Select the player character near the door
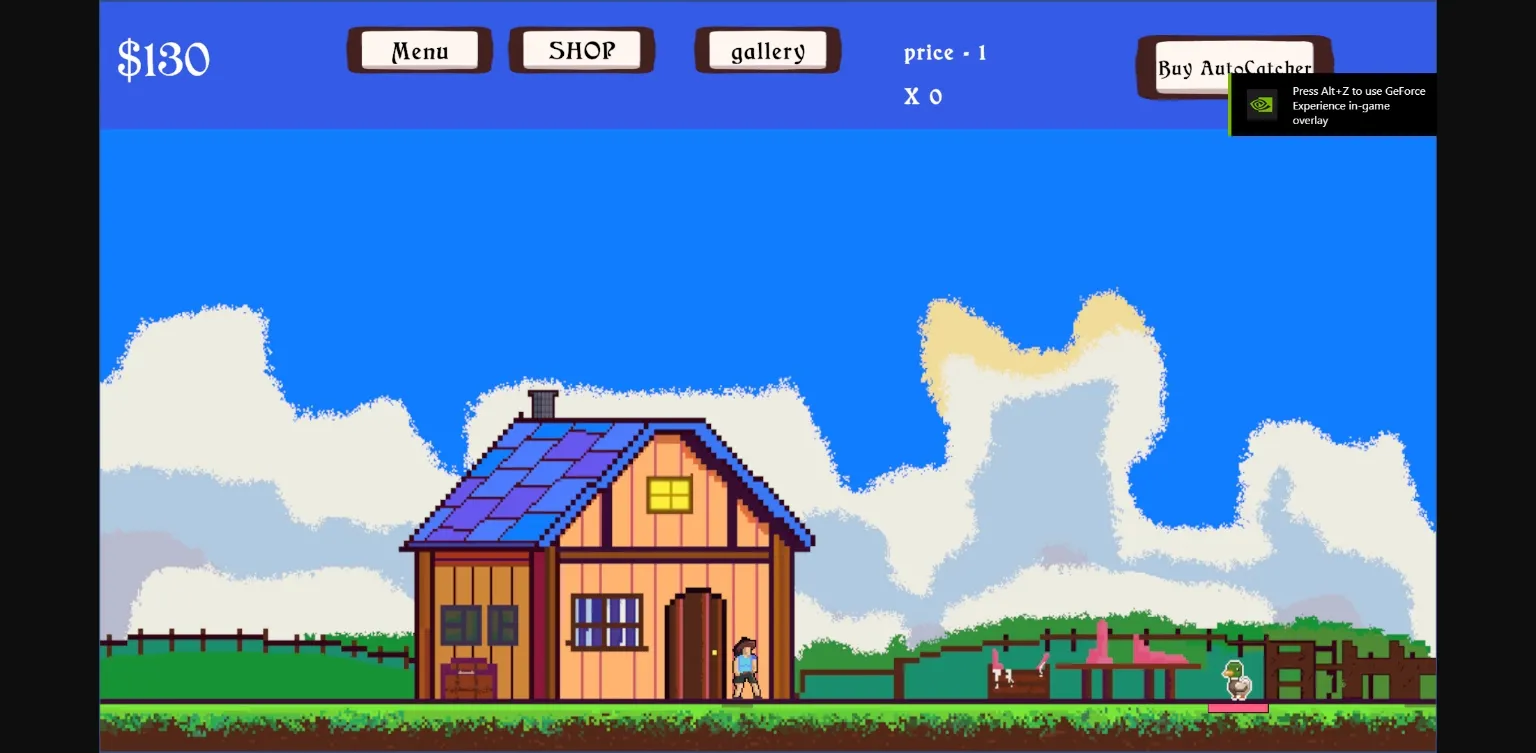This screenshot has width=1536, height=753. pyautogui.click(x=744, y=668)
